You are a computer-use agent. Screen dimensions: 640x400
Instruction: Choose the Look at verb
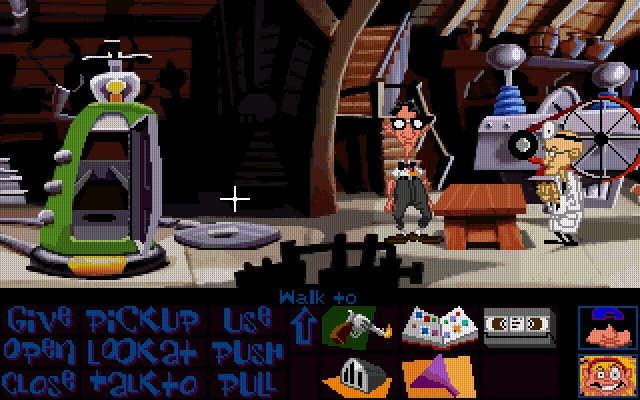tap(143, 351)
